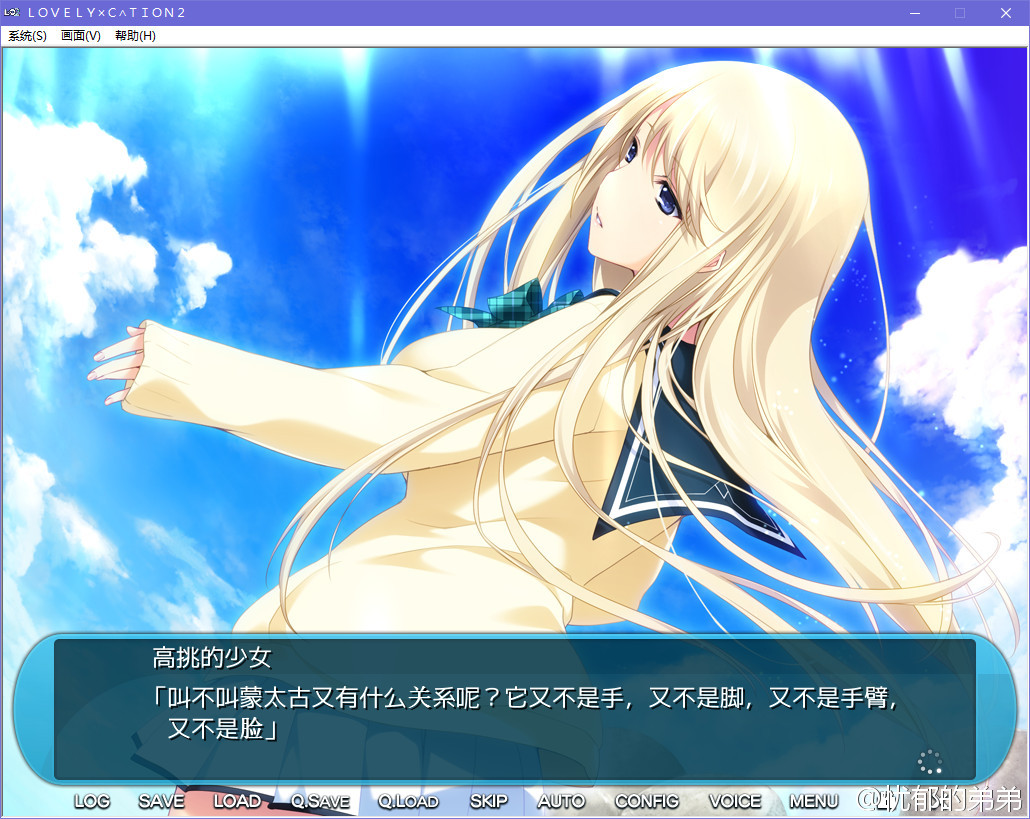Open the CONFIG settings
Viewport: 1030px width, 819px height.
coord(646,801)
